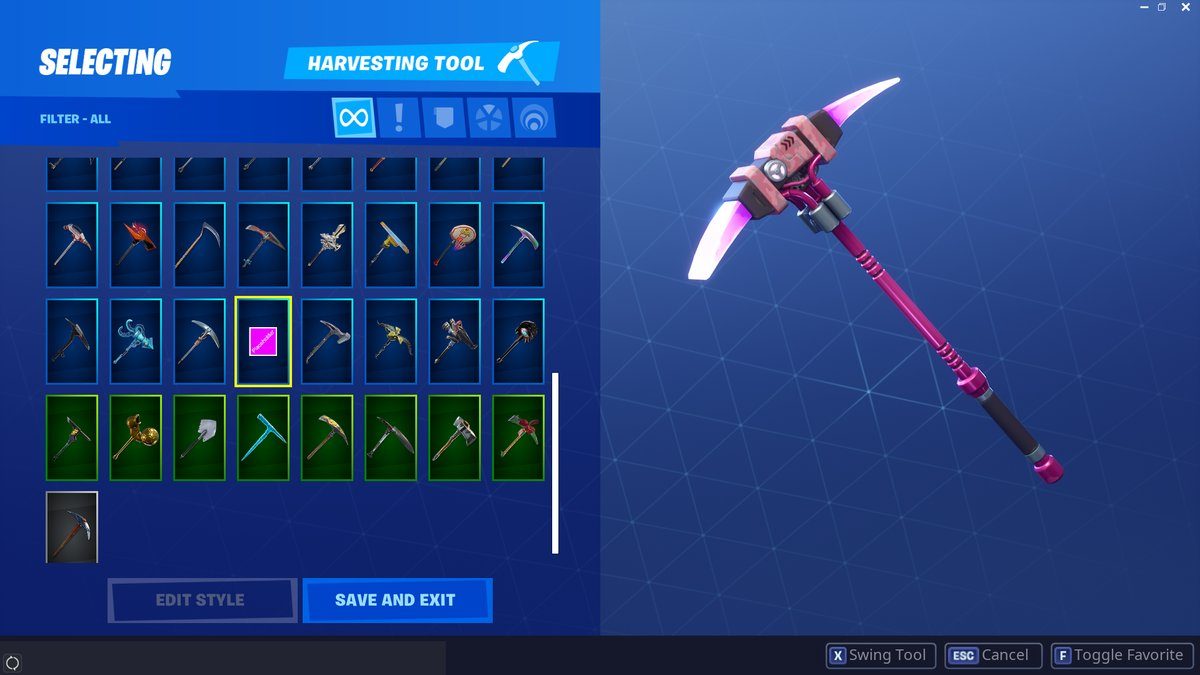1200x675 pixels.
Task: Select the white shovel harvesting tool
Action: click(x=199, y=438)
